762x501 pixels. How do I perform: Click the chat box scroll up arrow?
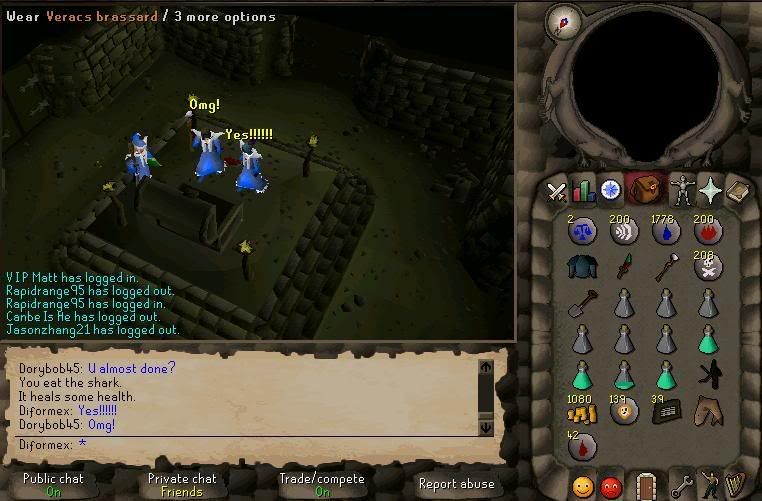(487, 367)
